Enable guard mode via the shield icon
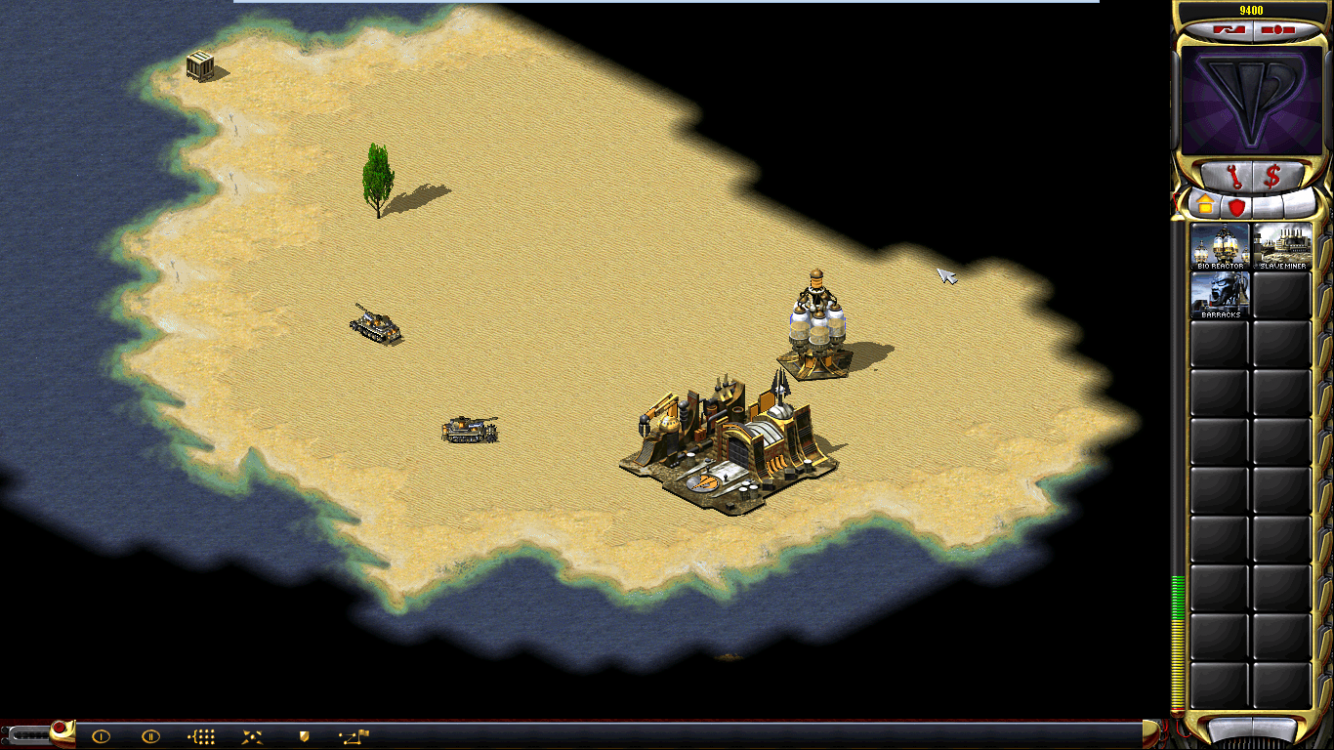Screen dimensions: 1334x750 [x=302, y=734]
